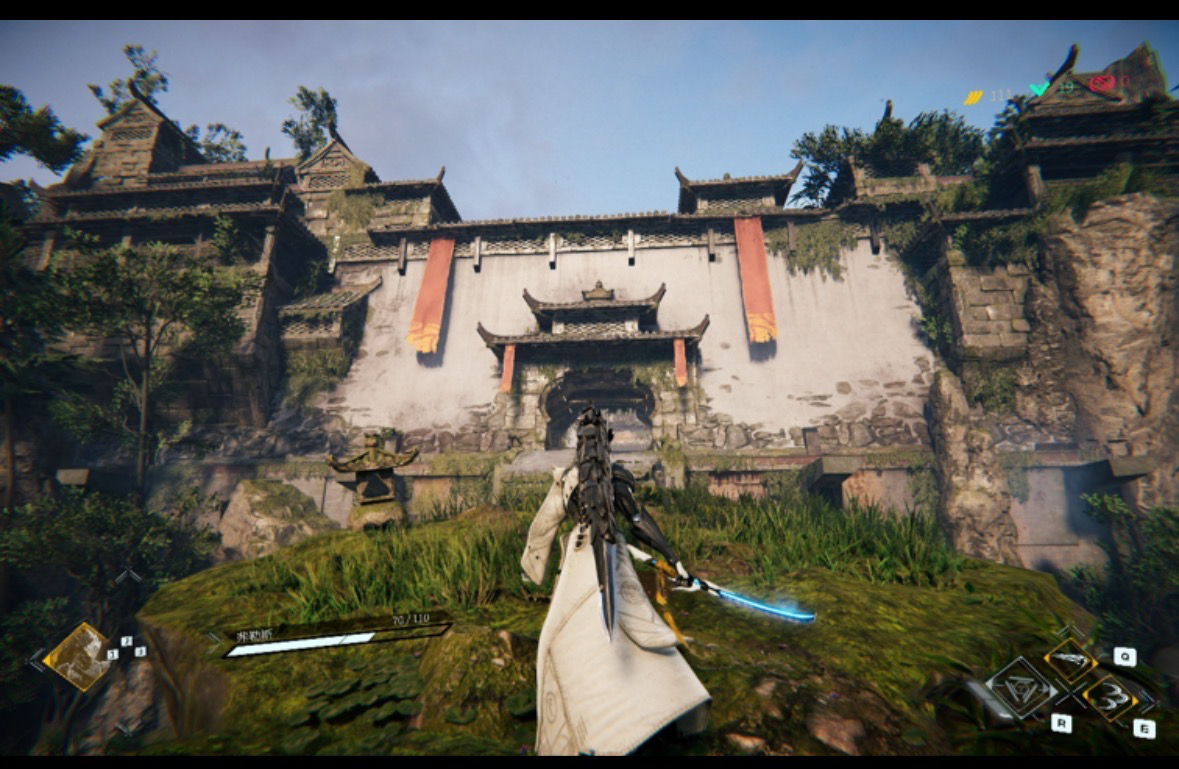Trigger the upper gold-framed skill diamond
Viewport: 1179px width, 769px height.
pos(1071,660)
